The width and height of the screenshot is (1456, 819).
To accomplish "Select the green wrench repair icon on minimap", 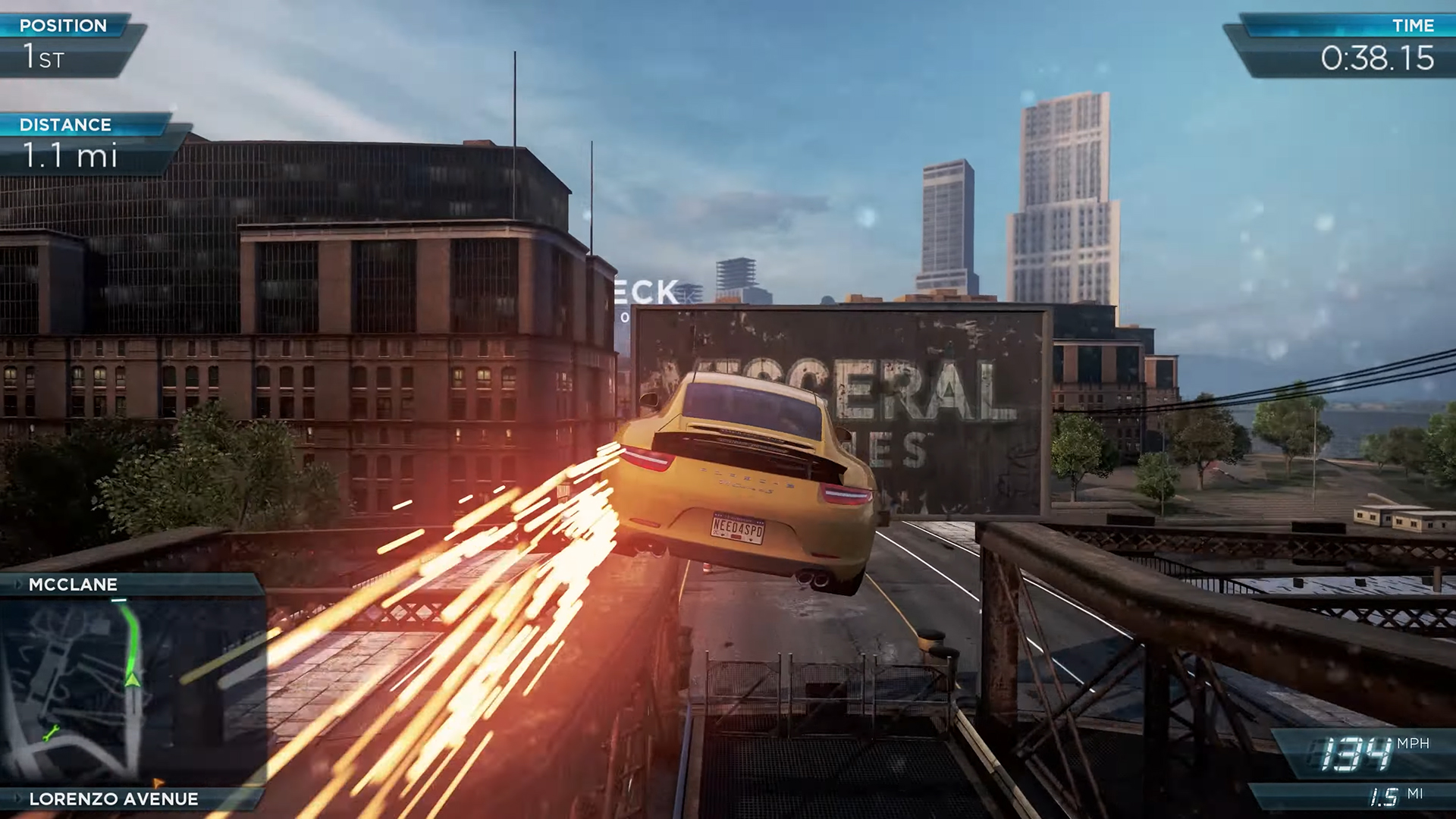I will (x=51, y=733).
